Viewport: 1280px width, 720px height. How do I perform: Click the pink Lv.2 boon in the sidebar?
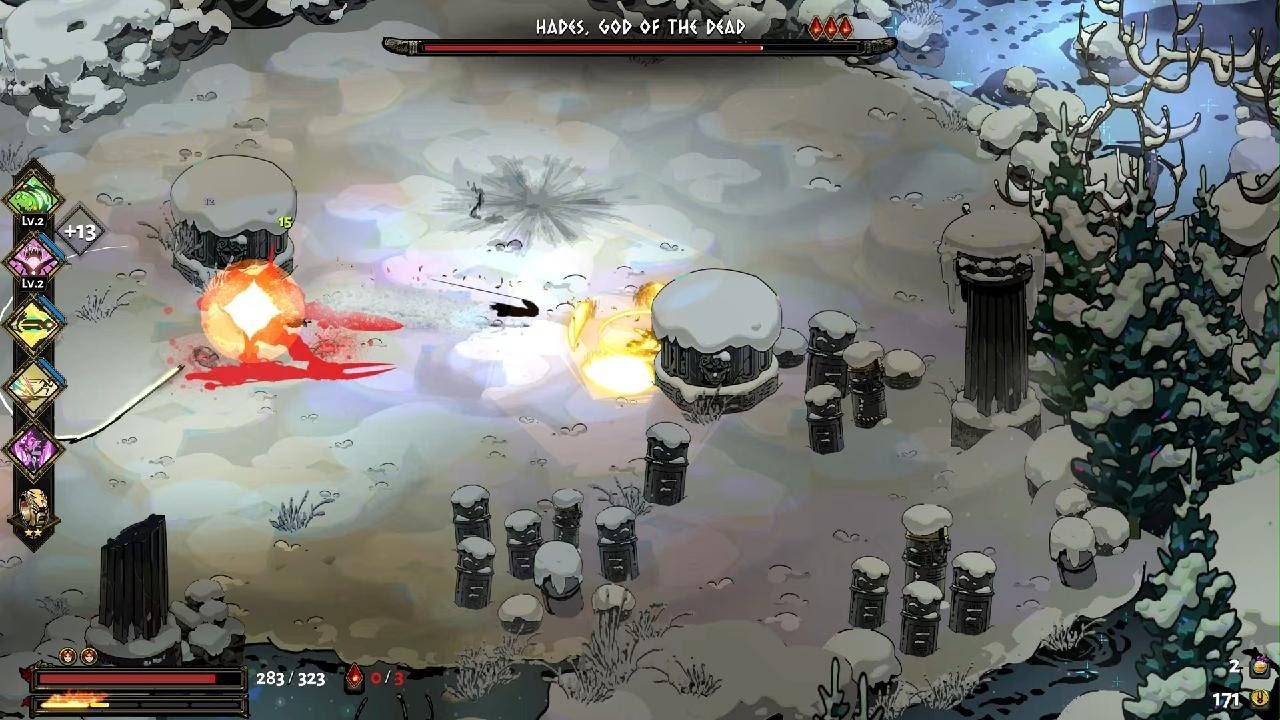tap(31, 258)
